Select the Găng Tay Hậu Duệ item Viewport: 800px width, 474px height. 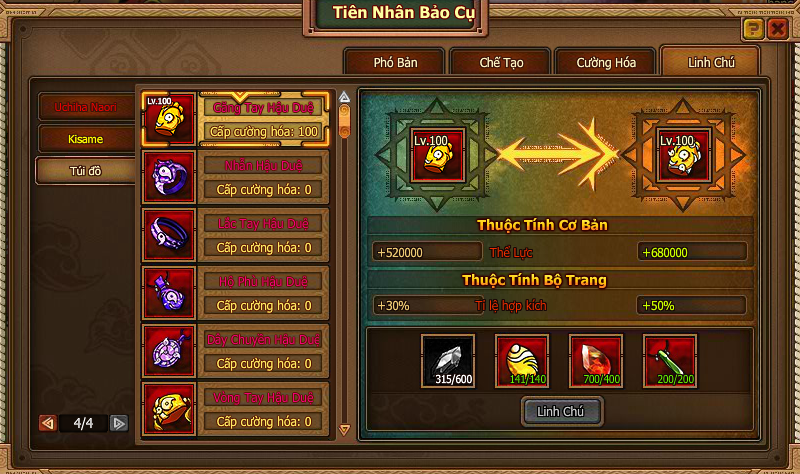236,120
